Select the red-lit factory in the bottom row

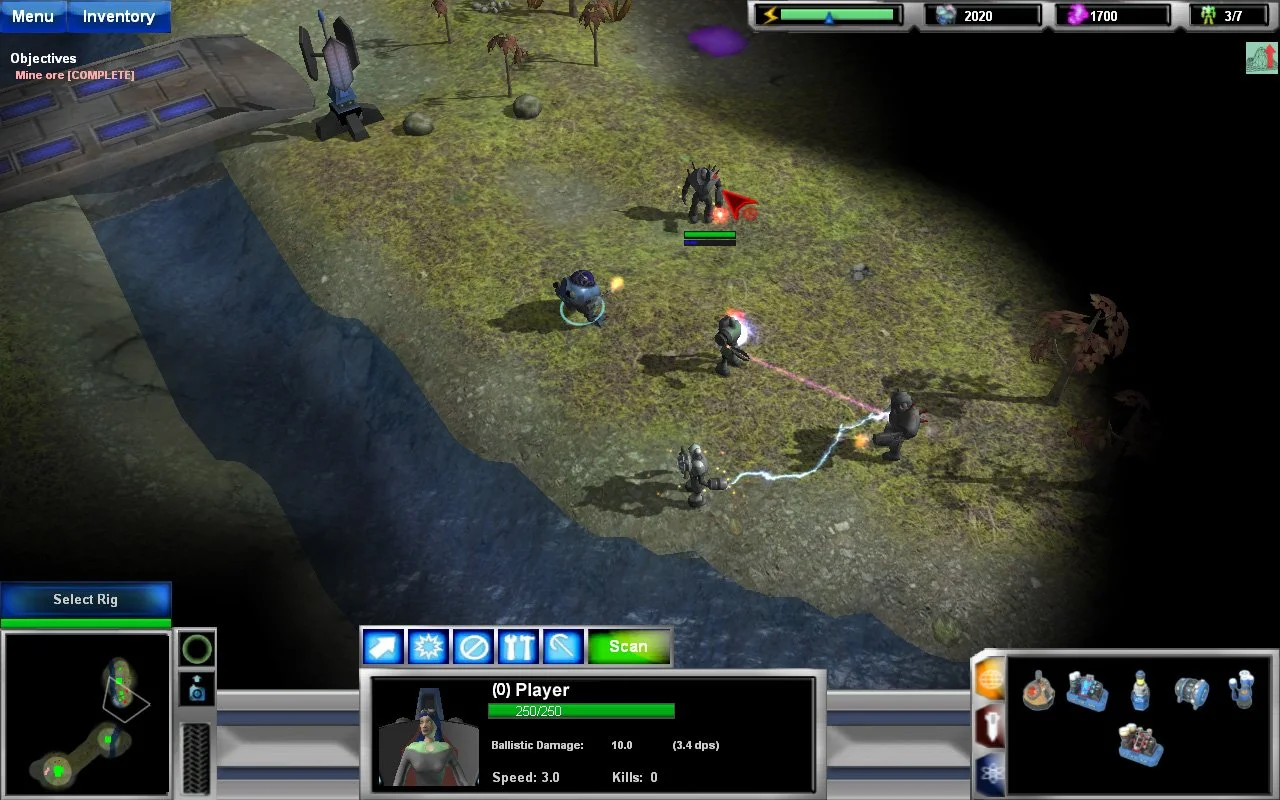point(1140,744)
